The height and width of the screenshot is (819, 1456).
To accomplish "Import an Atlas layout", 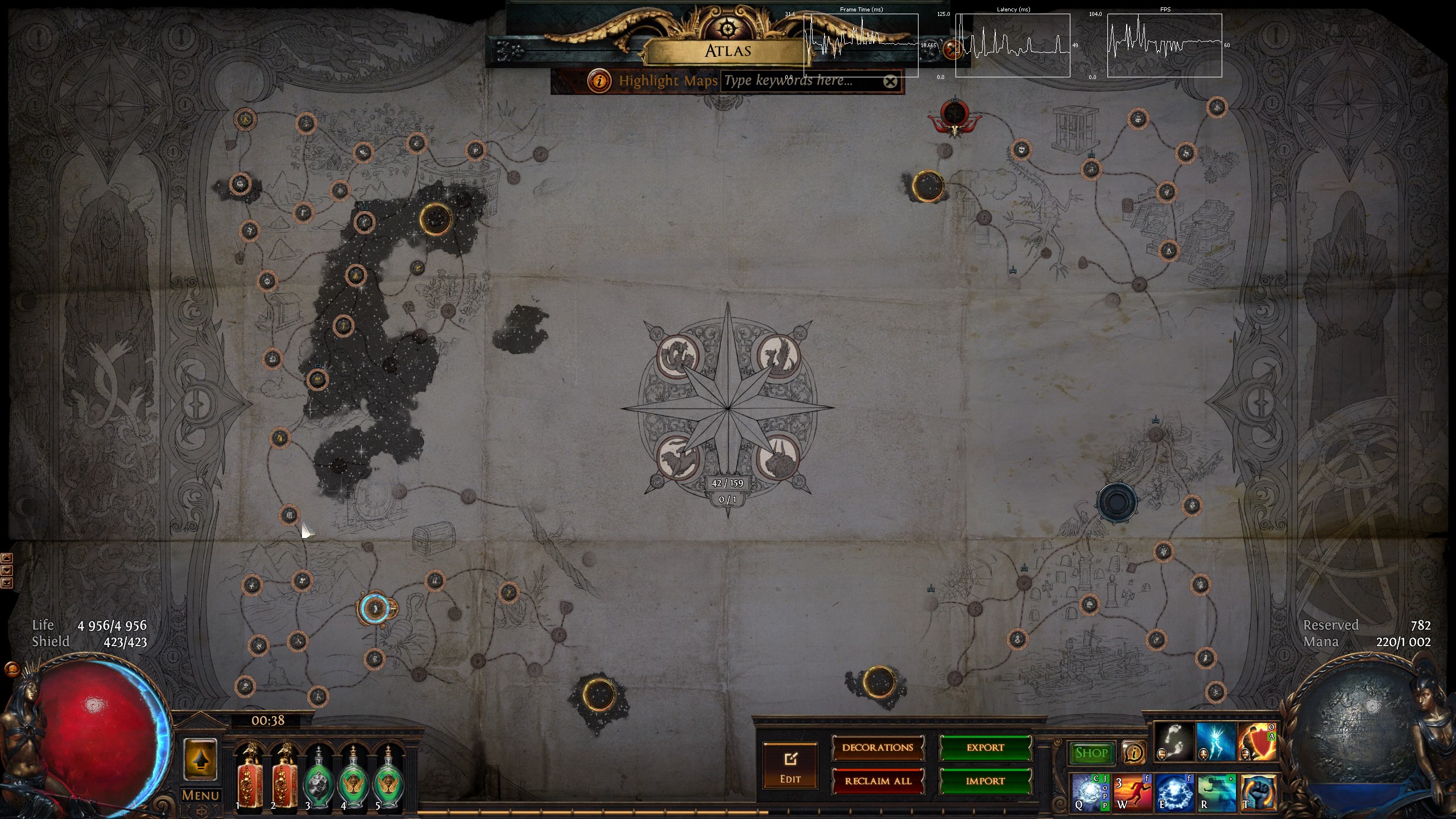I will pyautogui.click(x=985, y=781).
